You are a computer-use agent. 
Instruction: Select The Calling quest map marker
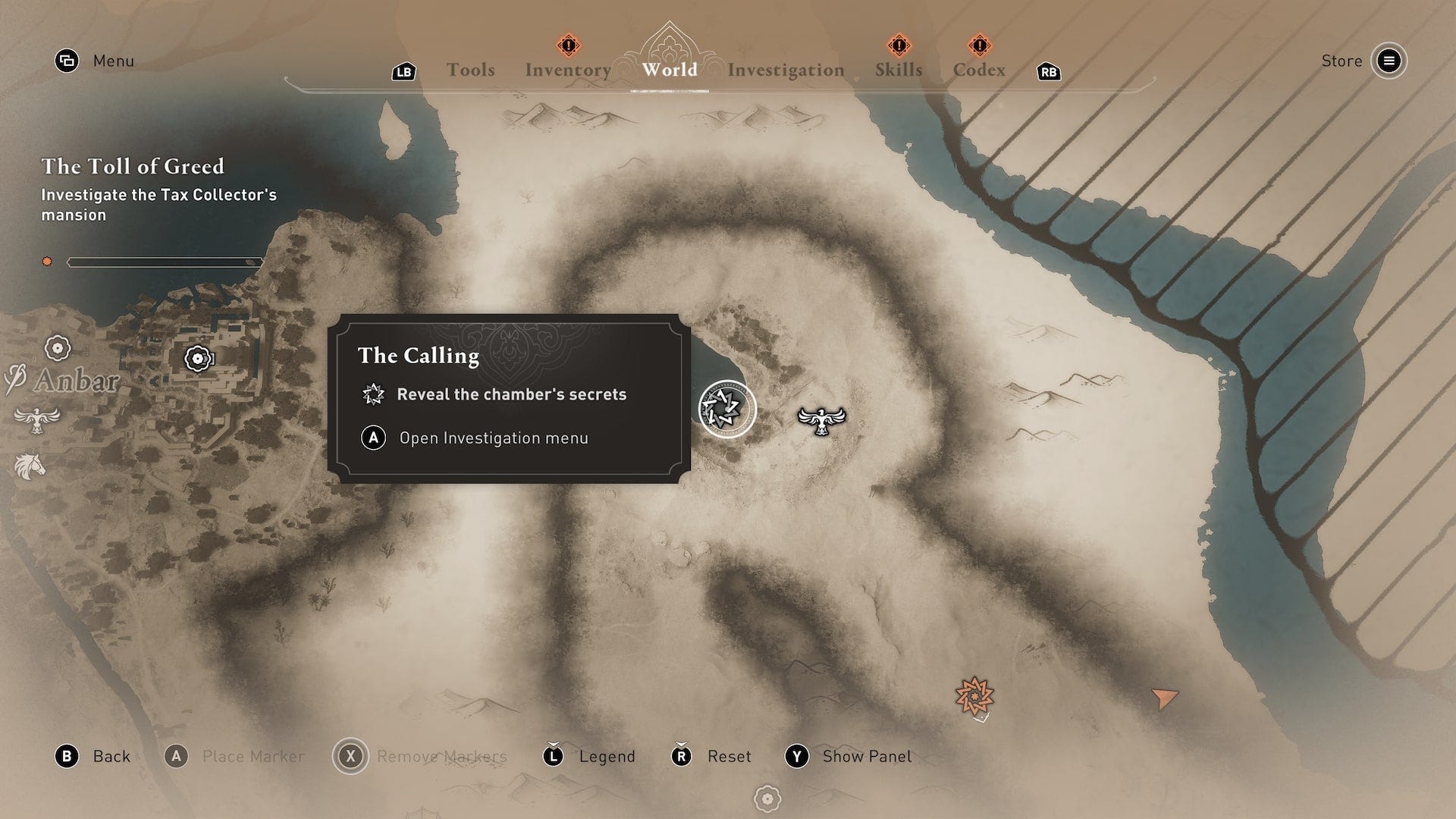click(727, 409)
